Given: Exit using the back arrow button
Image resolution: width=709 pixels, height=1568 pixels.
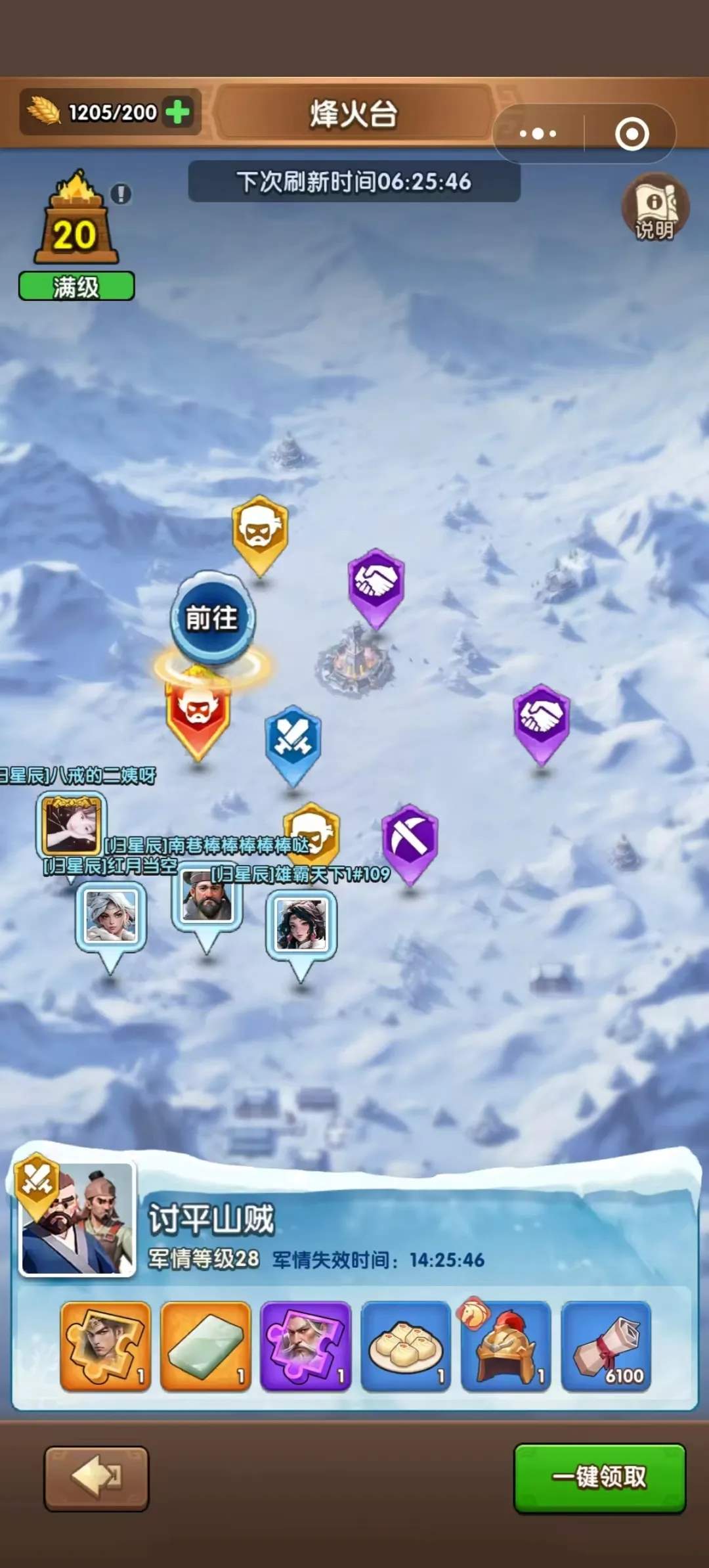Looking at the screenshot, I should tap(97, 1478).
